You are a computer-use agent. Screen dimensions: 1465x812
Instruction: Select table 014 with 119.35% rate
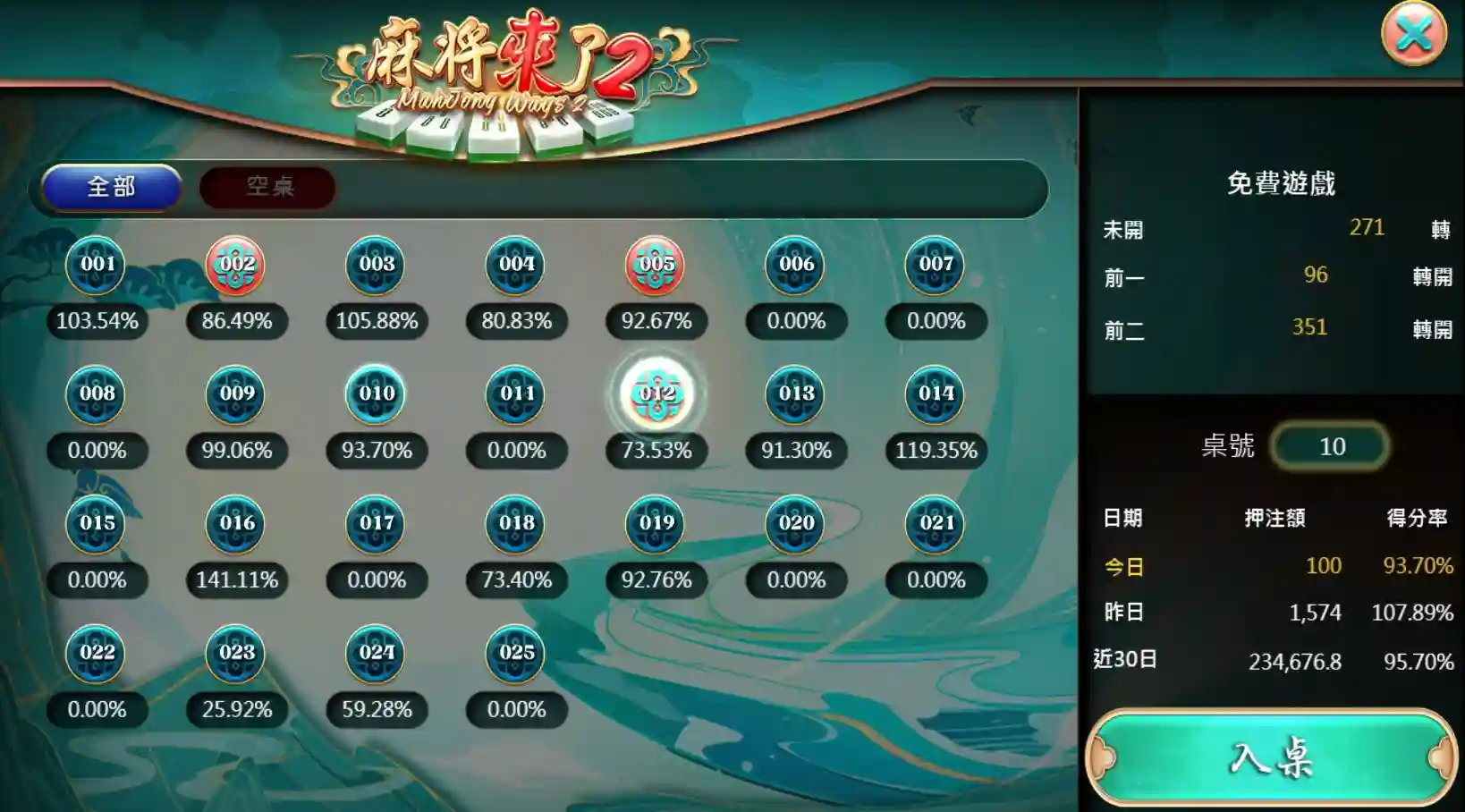tap(936, 394)
